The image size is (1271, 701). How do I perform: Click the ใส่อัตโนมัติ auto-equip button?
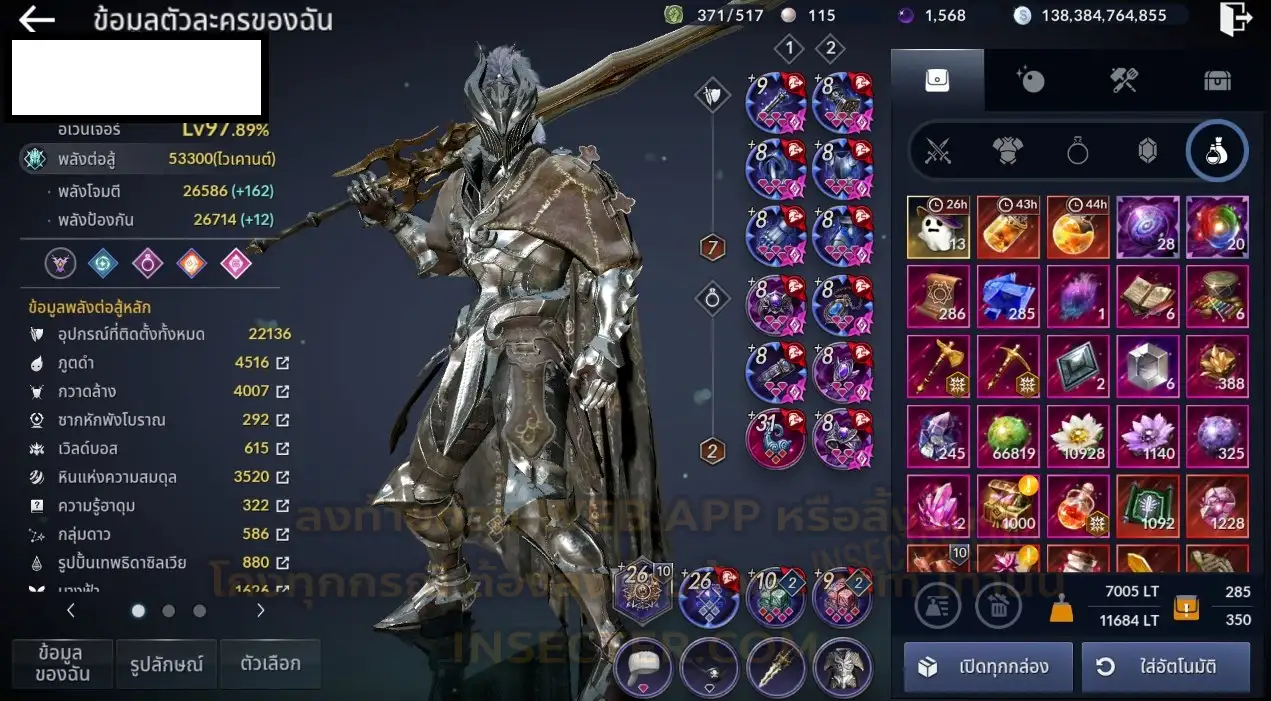[1165, 667]
